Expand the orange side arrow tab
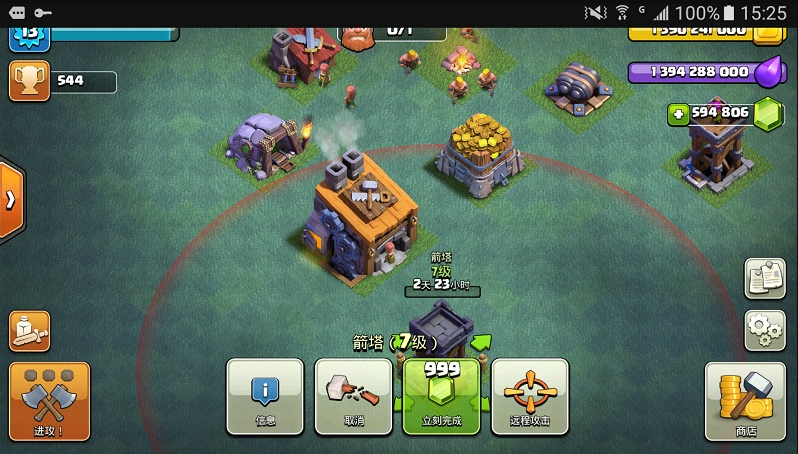The image size is (798, 454). tap(11, 200)
